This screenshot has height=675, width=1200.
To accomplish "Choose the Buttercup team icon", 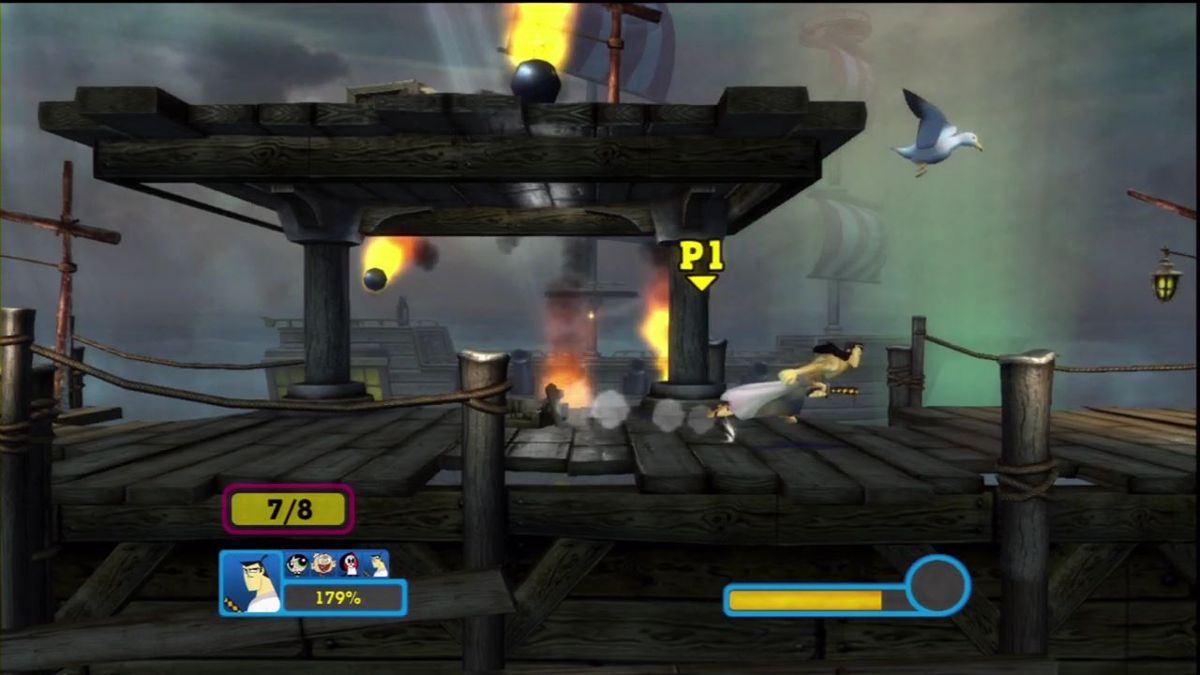I will (x=297, y=564).
